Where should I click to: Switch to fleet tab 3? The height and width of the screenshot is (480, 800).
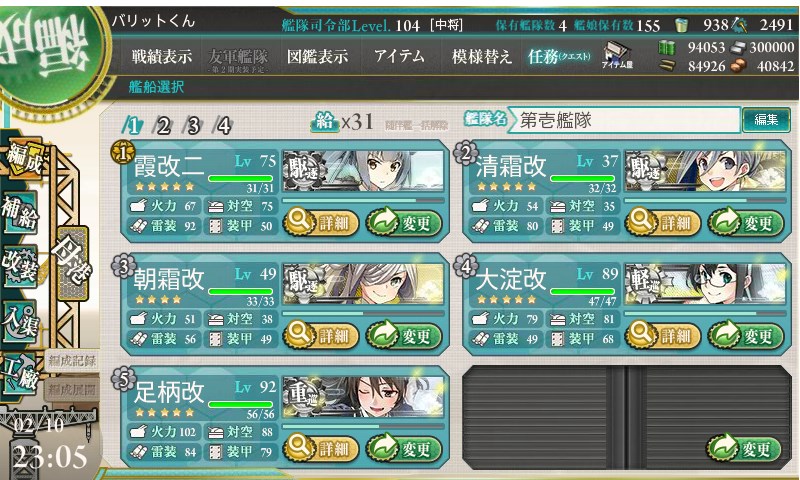click(193, 125)
